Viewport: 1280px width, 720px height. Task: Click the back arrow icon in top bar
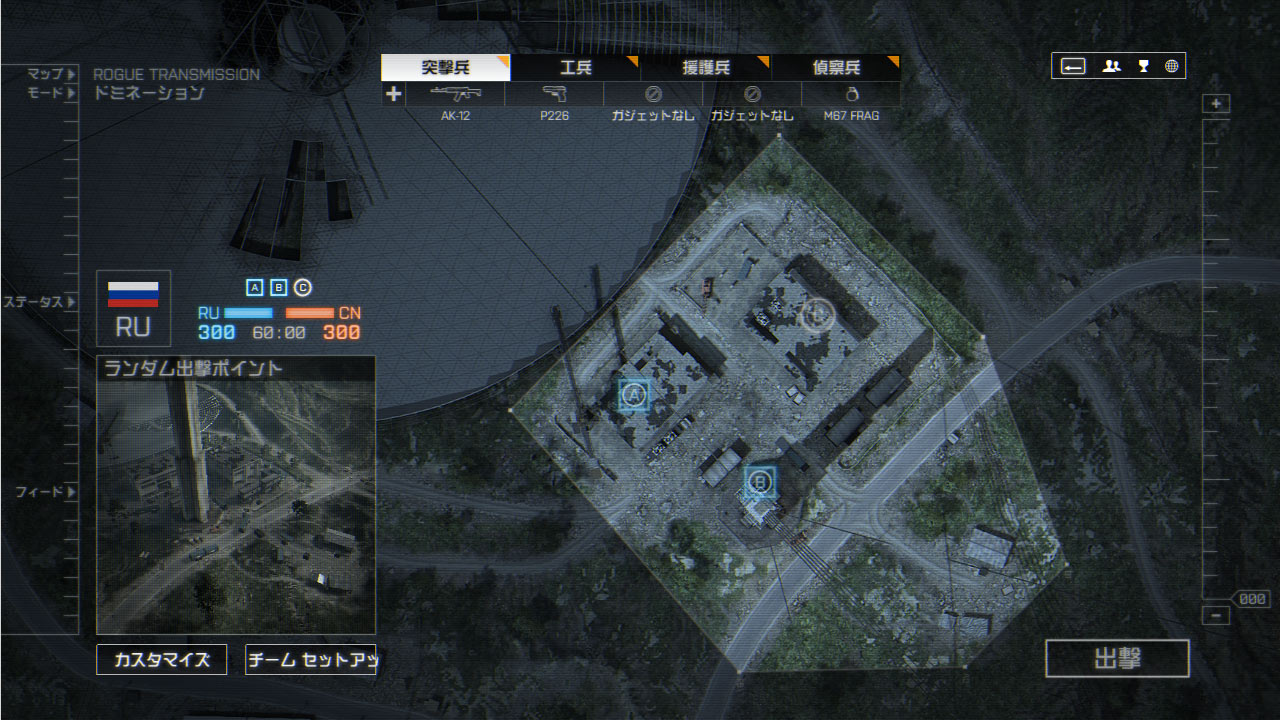coord(1073,67)
